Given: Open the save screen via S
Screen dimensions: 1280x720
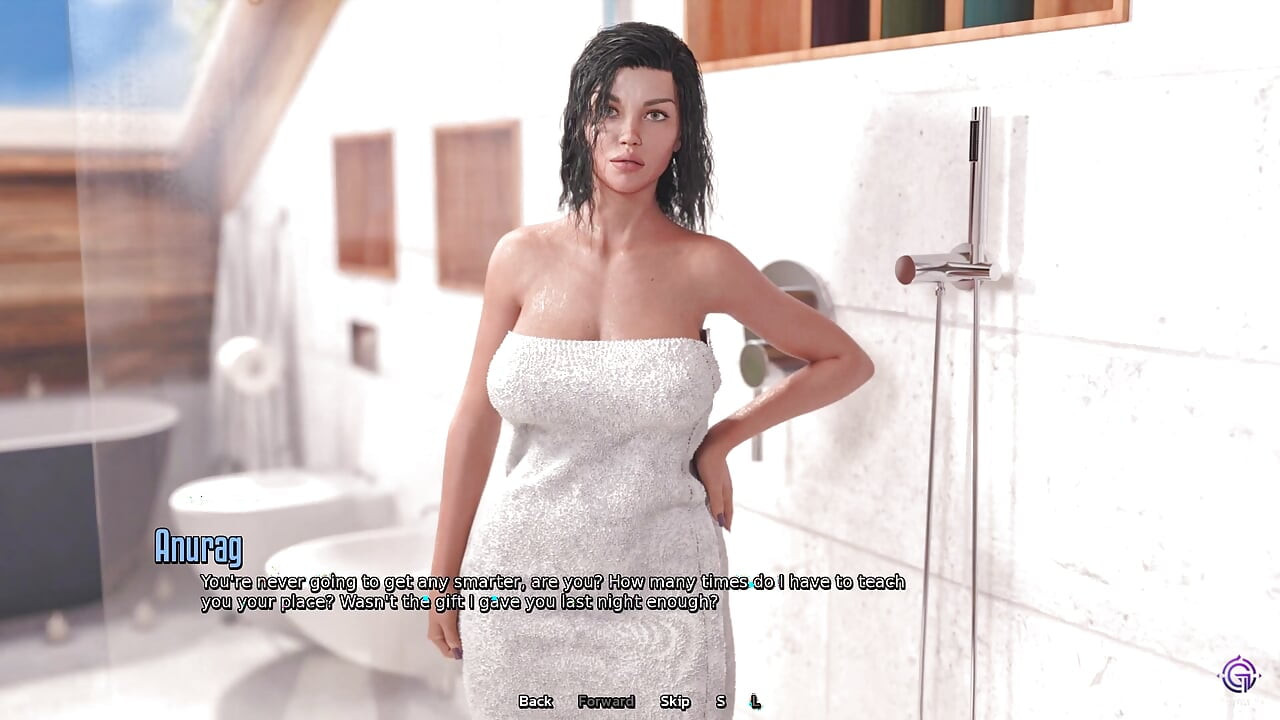Looking at the screenshot, I should [x=721, y=702].
